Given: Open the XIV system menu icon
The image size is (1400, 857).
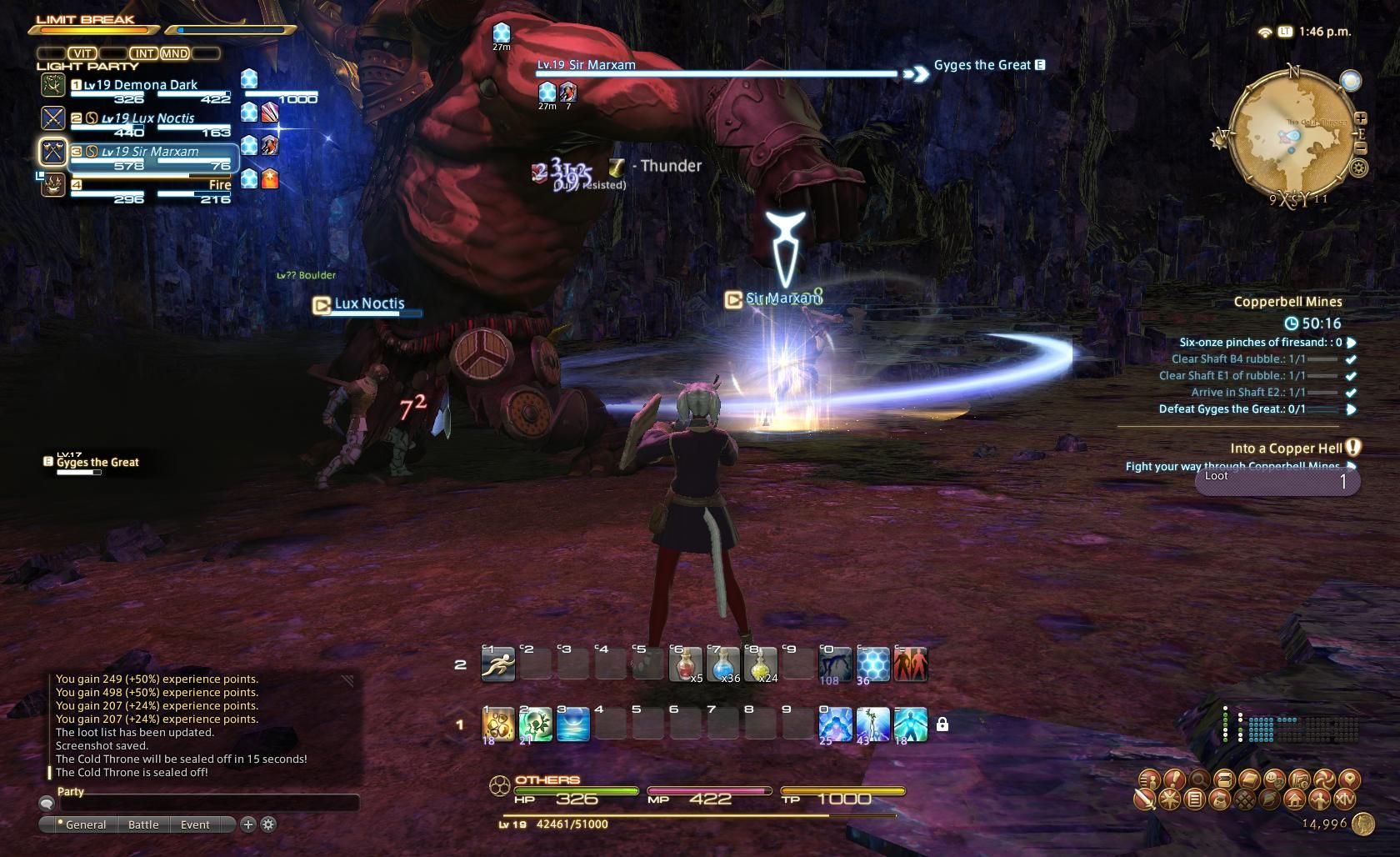Looking at the screenshot, I should (1345, 799).
